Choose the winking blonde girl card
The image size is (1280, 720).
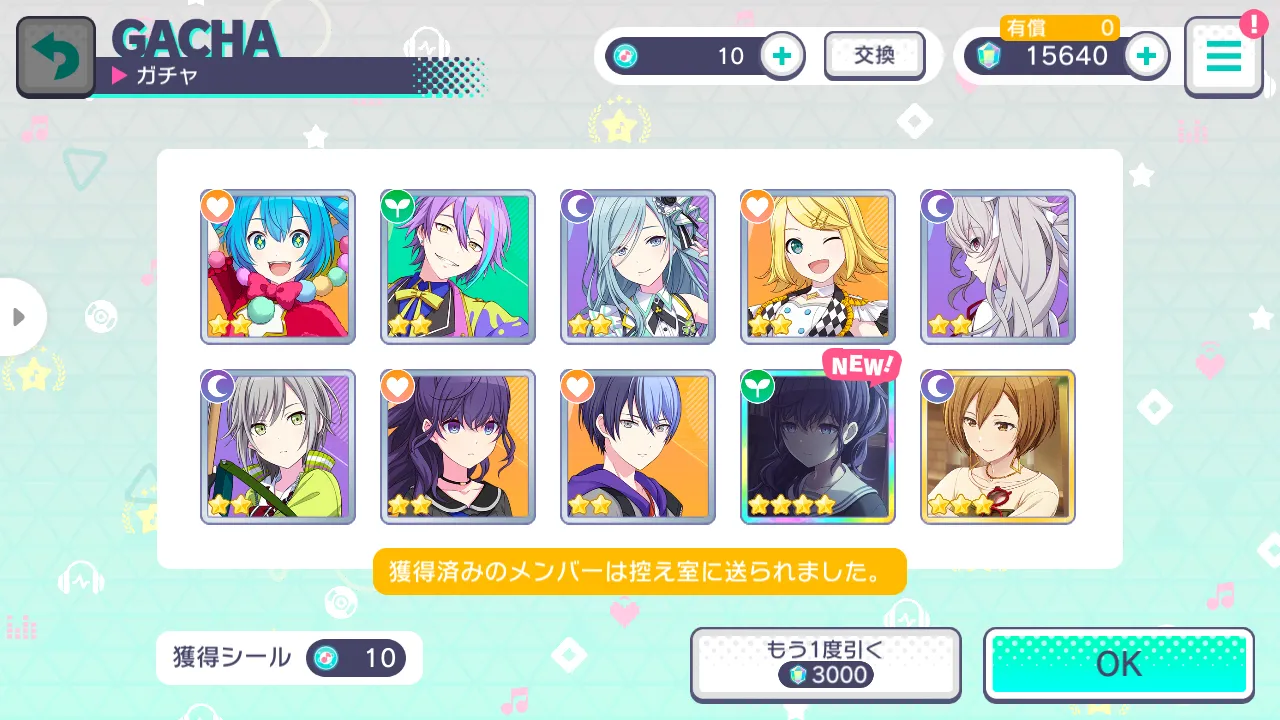(x=818, y=267)
